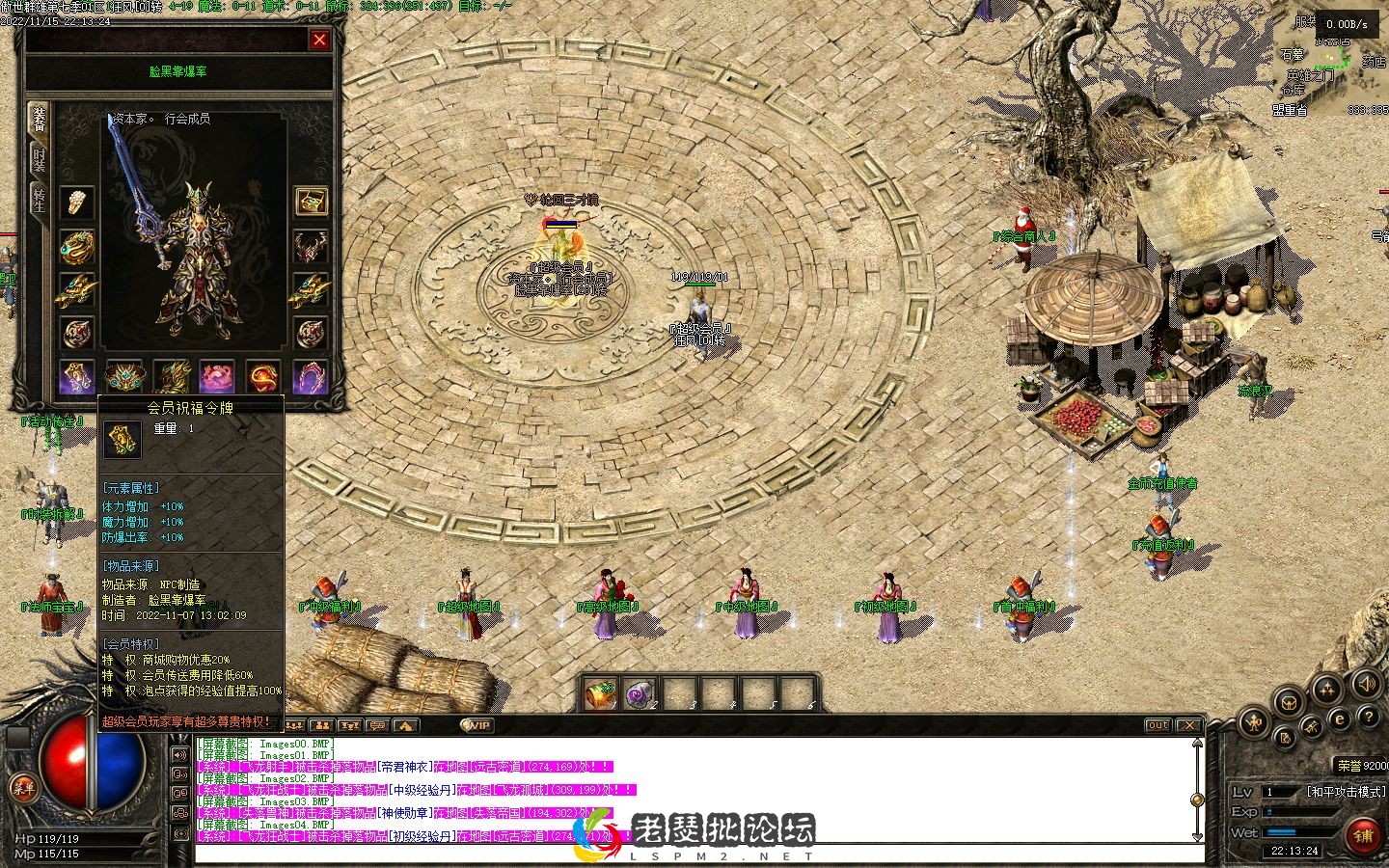Open the three-stars skills icon button
Image resolution: width=1389 pixels, height=868 pixels.
click(x=1328, y=688)
